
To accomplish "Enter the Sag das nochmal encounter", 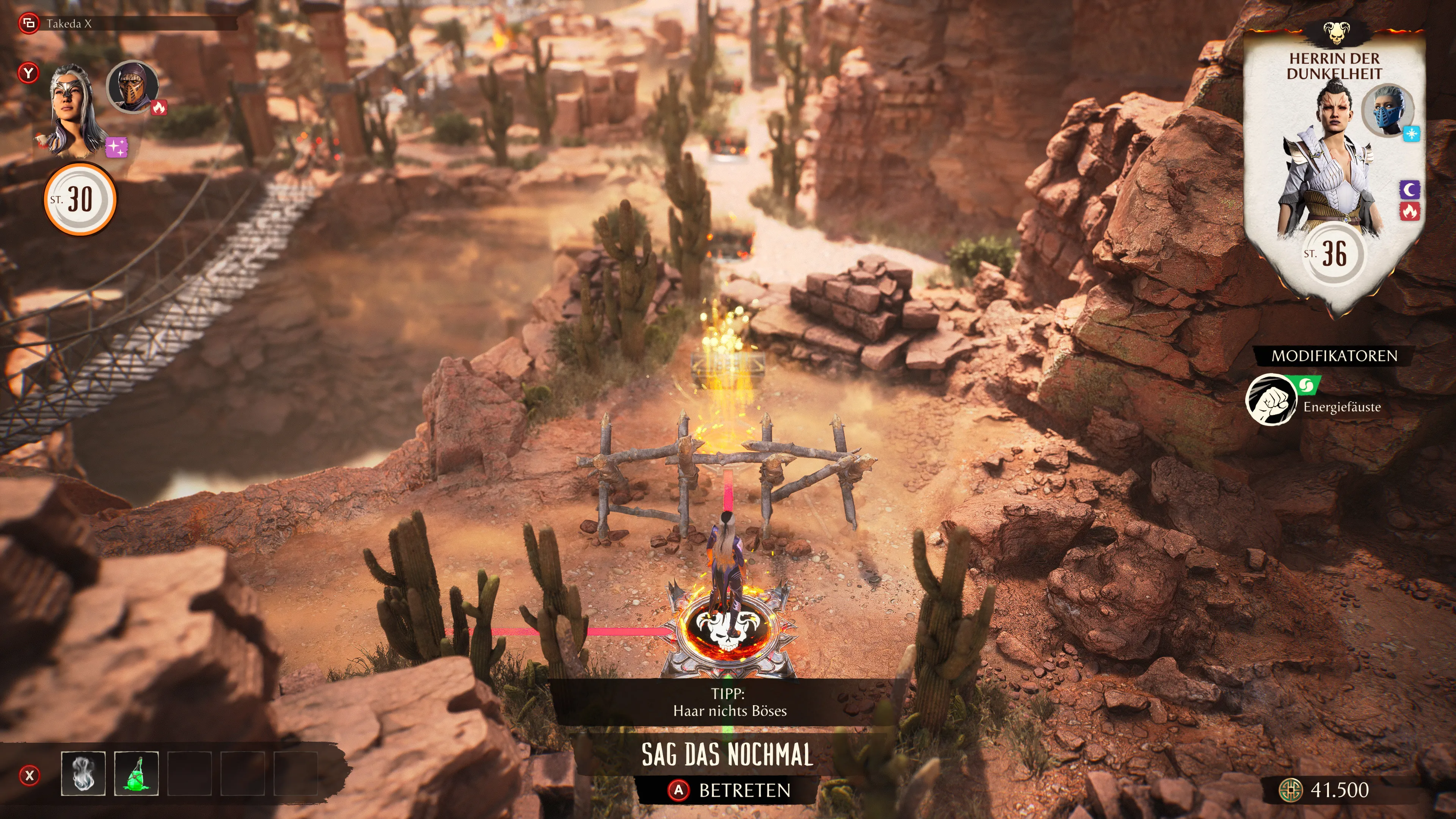I will tap(728, 789).
